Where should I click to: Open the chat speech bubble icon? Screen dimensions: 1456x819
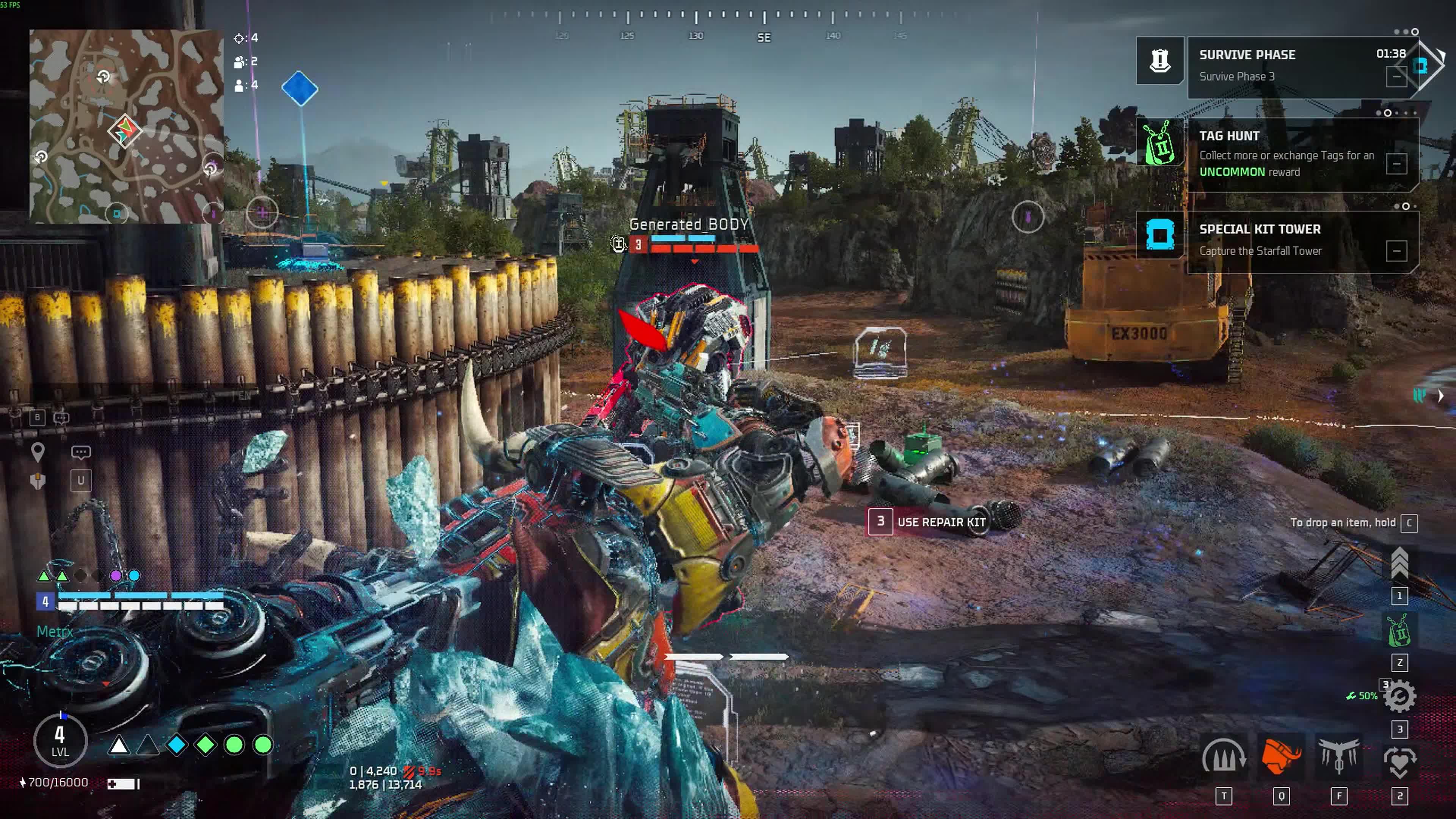click(81, 452)
